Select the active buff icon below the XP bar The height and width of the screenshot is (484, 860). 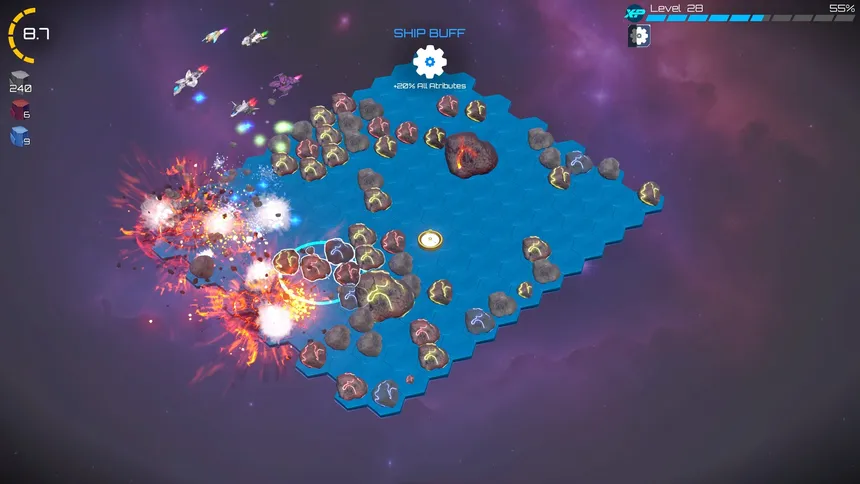click(639, 36)
